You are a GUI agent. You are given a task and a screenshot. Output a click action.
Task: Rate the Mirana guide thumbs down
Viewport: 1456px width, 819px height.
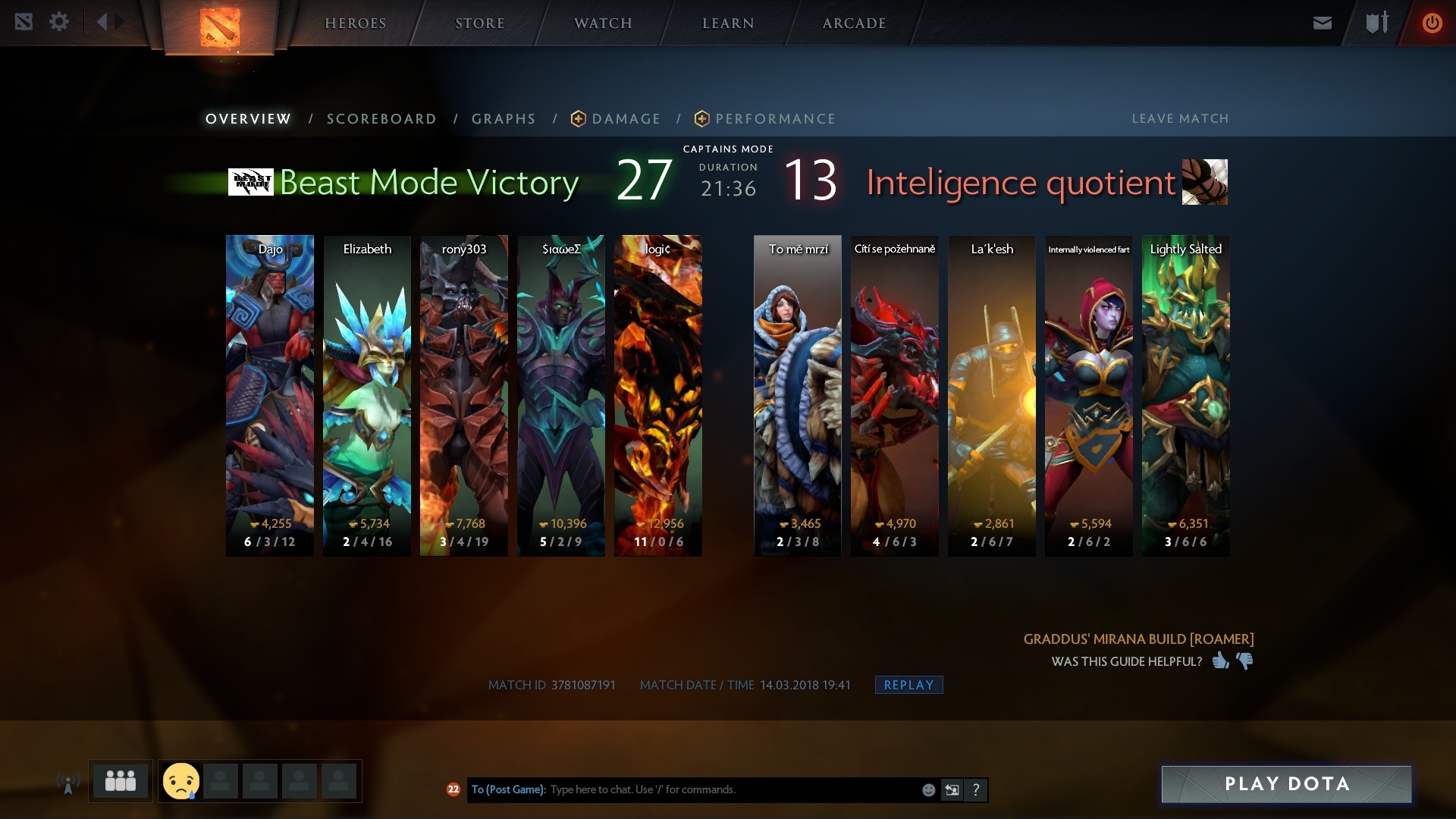[x=1244, y=661]
